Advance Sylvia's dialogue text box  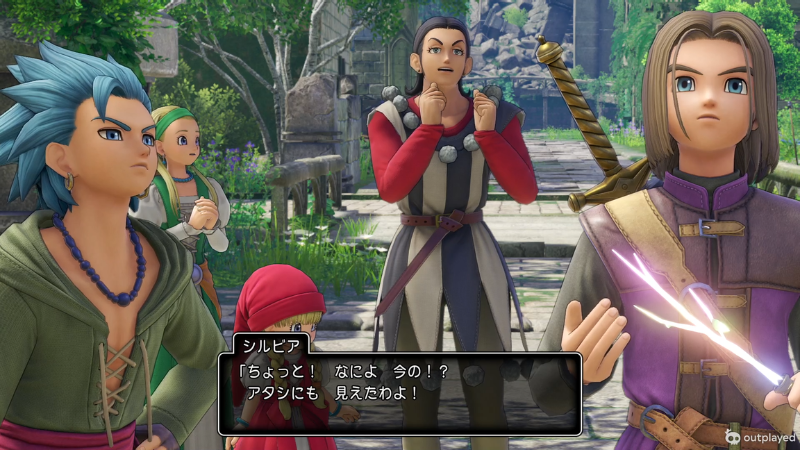400,392
